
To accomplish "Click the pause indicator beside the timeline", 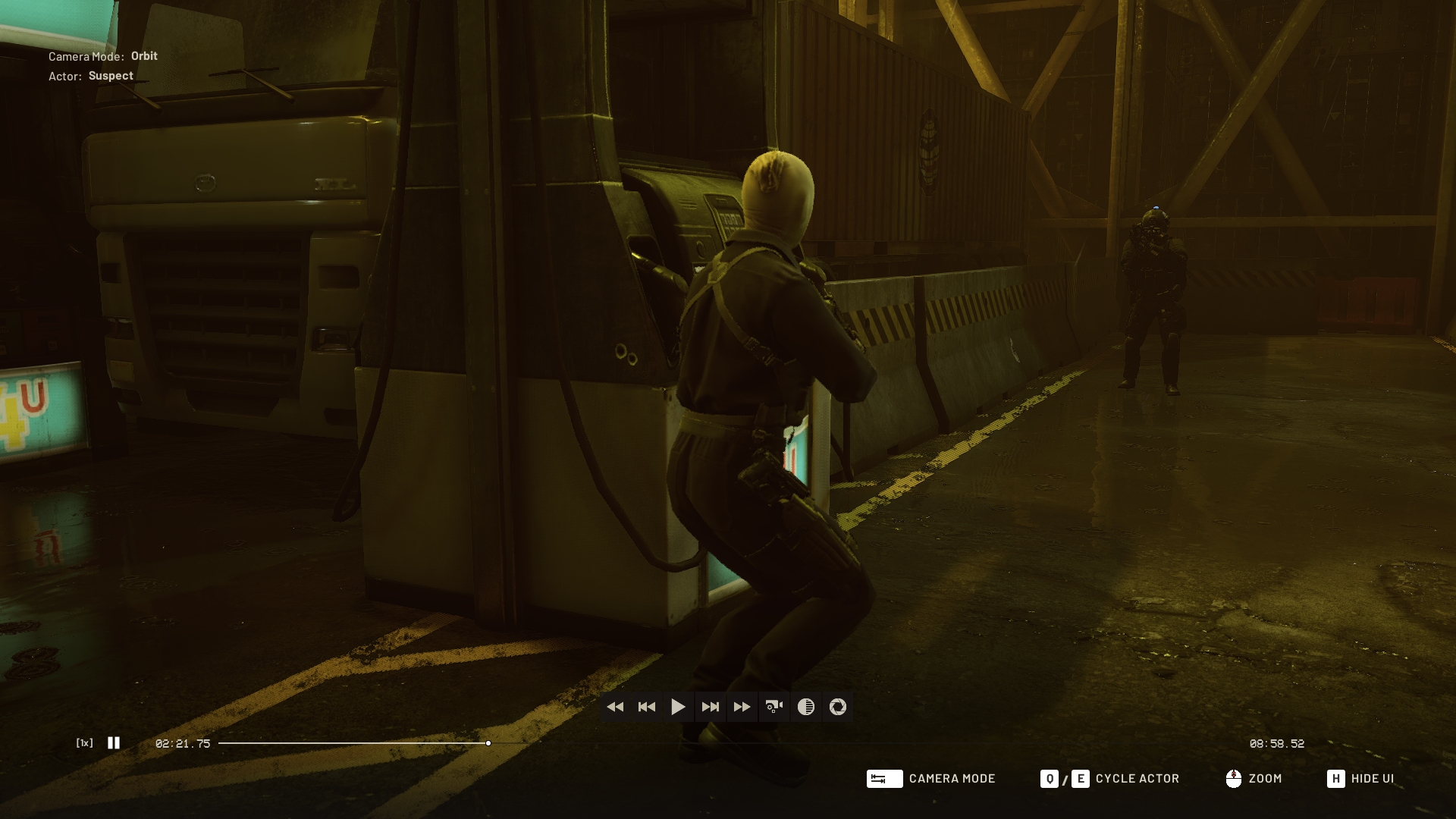I will [114, 743].
